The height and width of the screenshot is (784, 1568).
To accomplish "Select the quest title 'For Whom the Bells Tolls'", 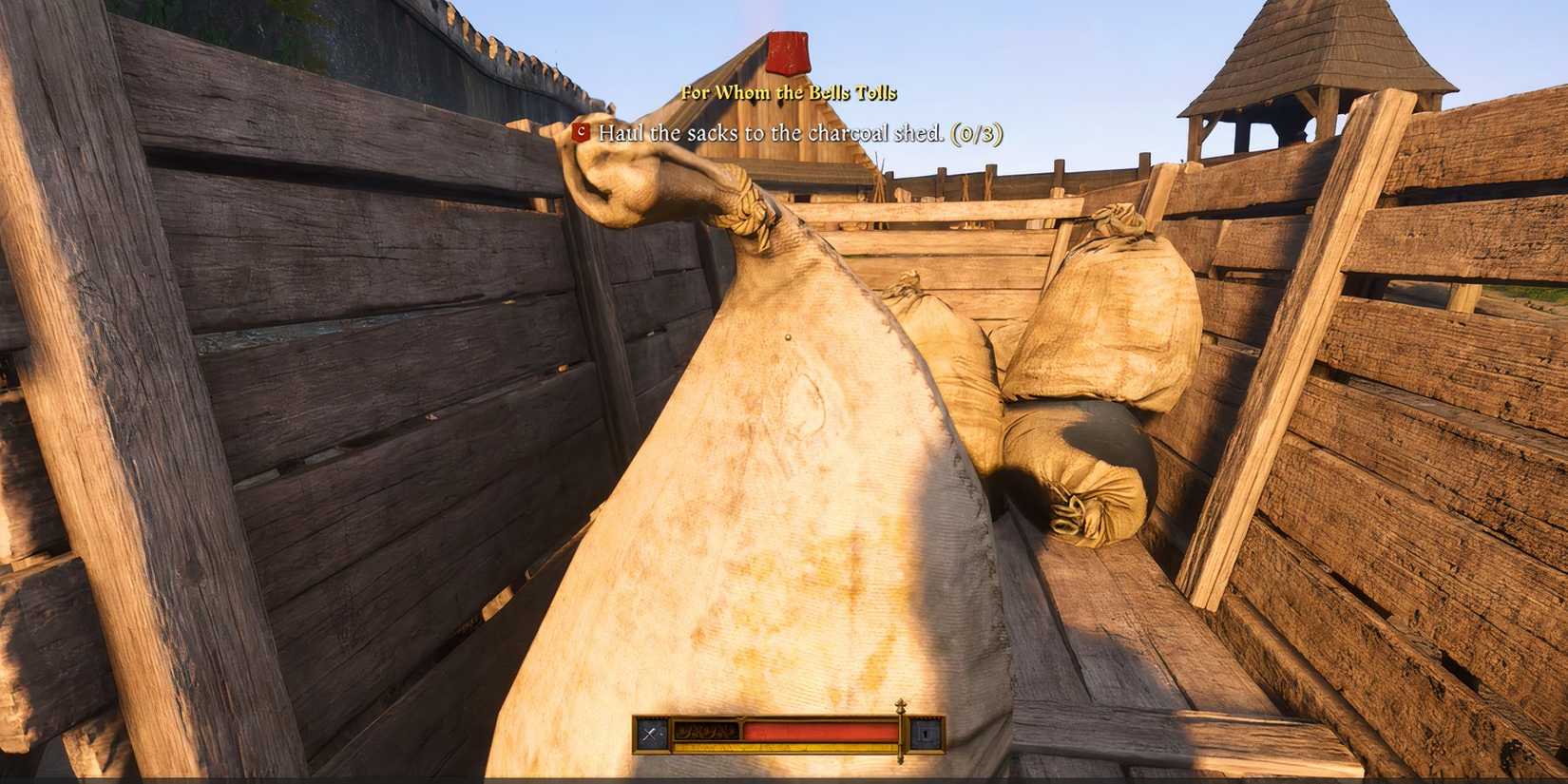I will pos(787,93).
